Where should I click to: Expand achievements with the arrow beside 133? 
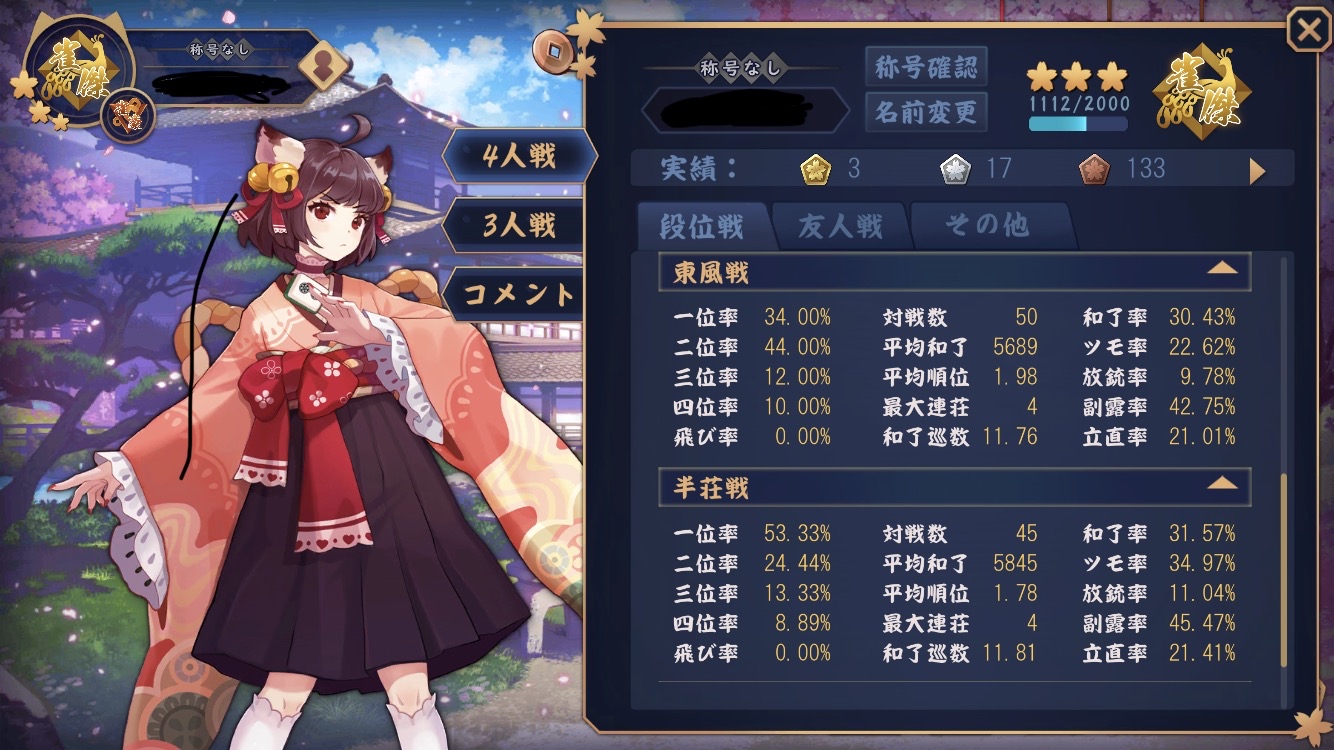pyautogui.click(x=1257, y=171)
